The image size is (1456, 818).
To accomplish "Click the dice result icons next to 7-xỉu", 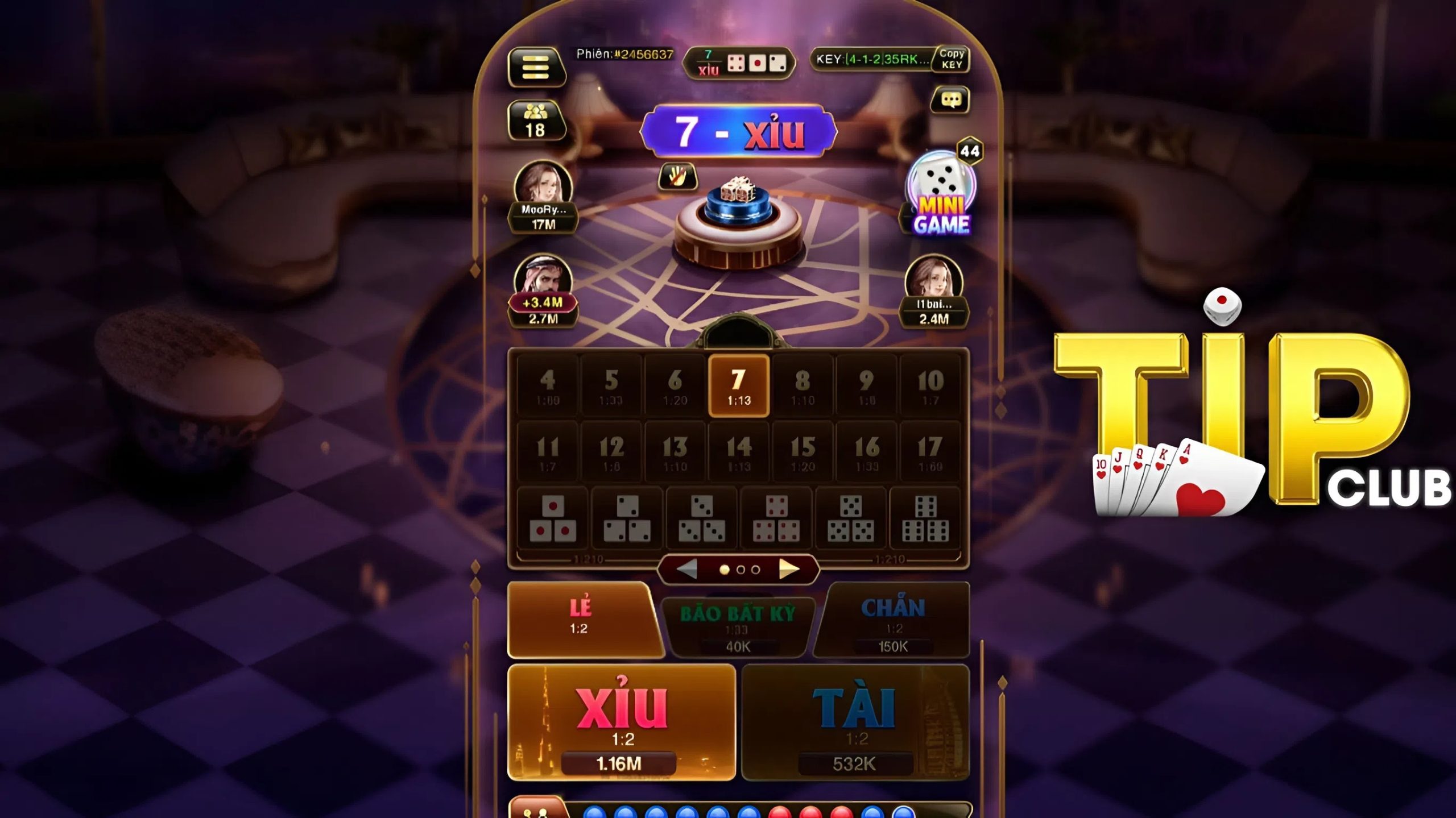I will 754,64.
